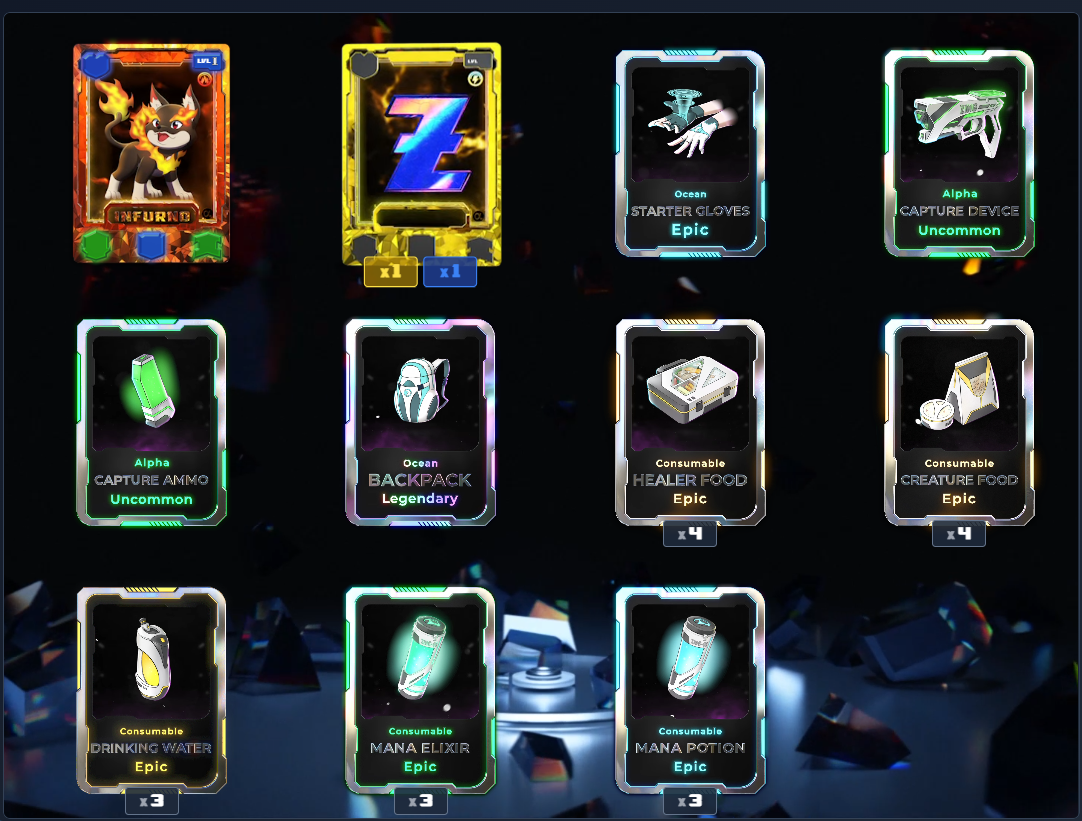Select the Mana Elixir card
Viewport: 1082px width, 821px height.
420,689
